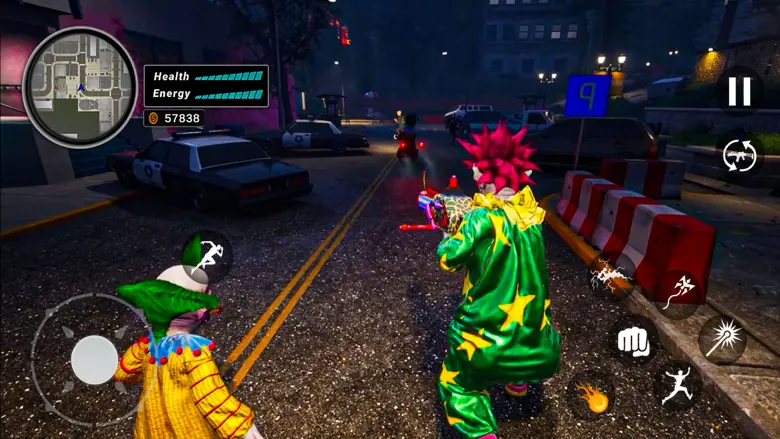Pause the game
Screen dimensions: 780x439
(x=739, y=91)
